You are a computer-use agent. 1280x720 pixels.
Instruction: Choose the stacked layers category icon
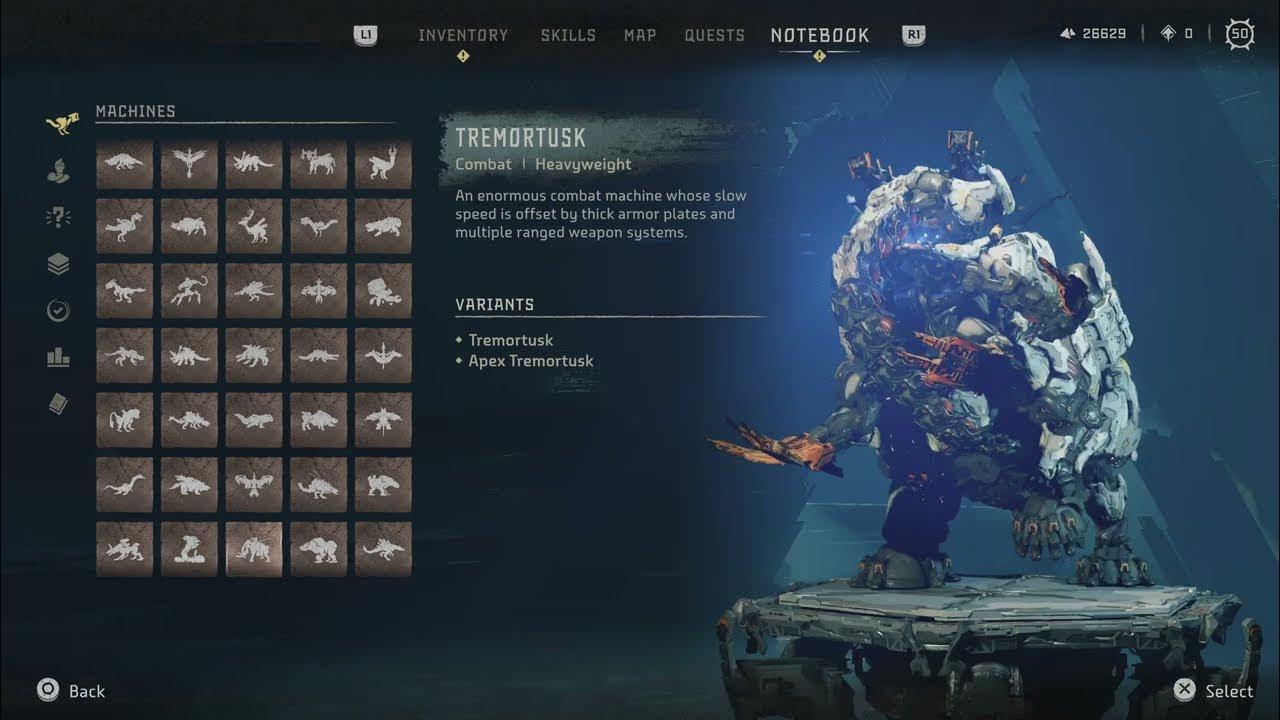coord(59,264)
